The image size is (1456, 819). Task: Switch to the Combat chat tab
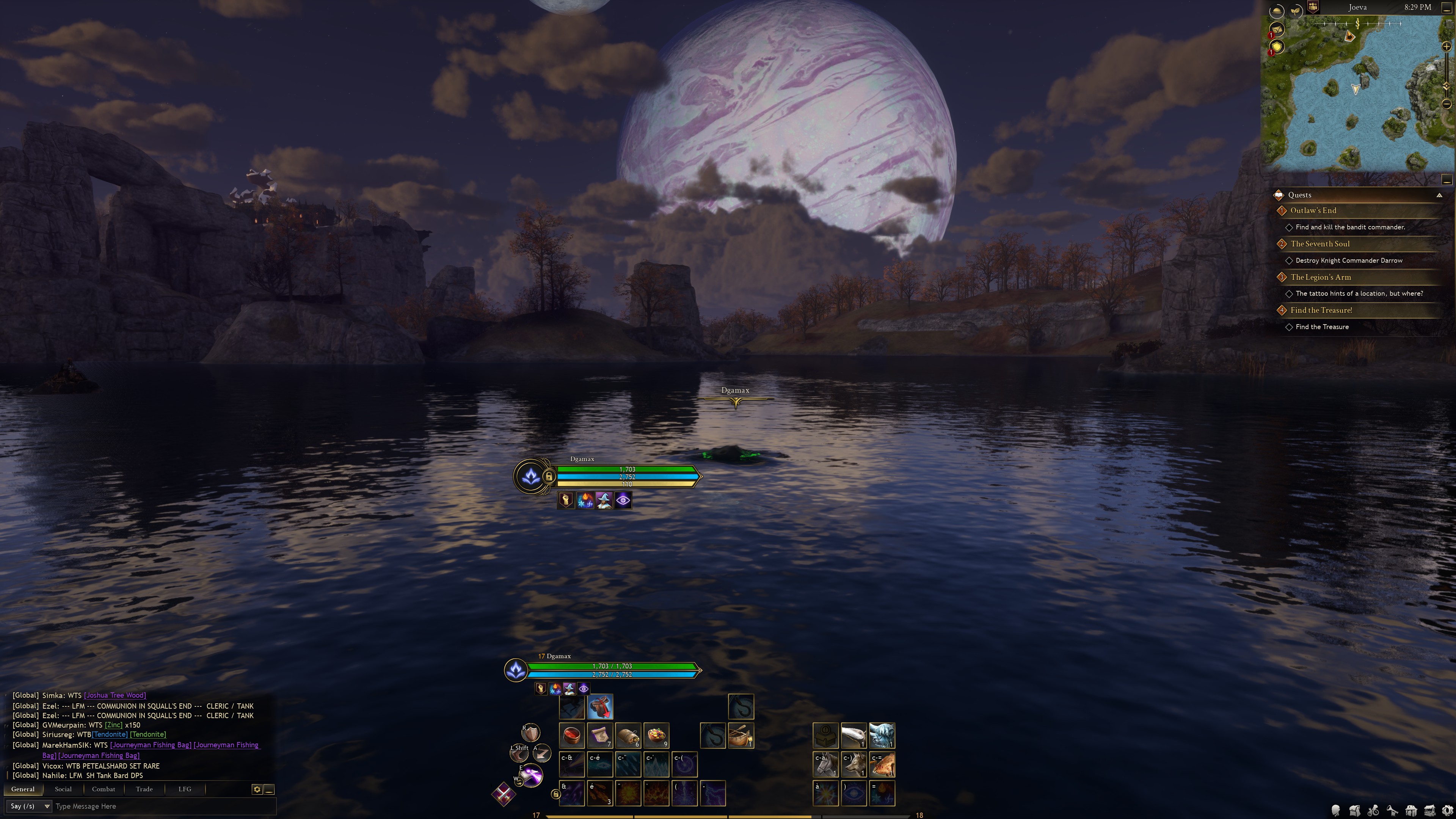[104, 789]
